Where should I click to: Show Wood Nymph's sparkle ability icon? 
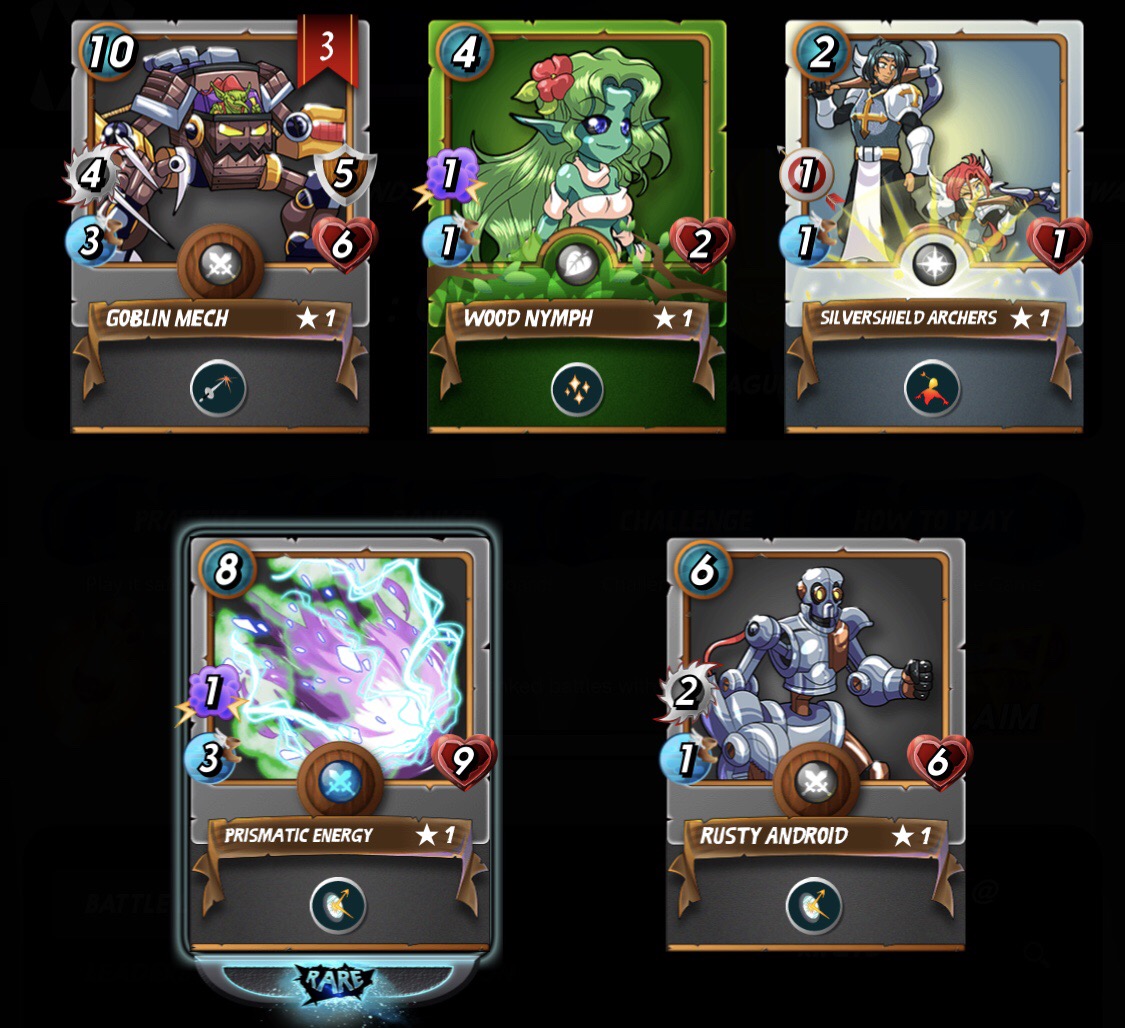pos(577,388)
